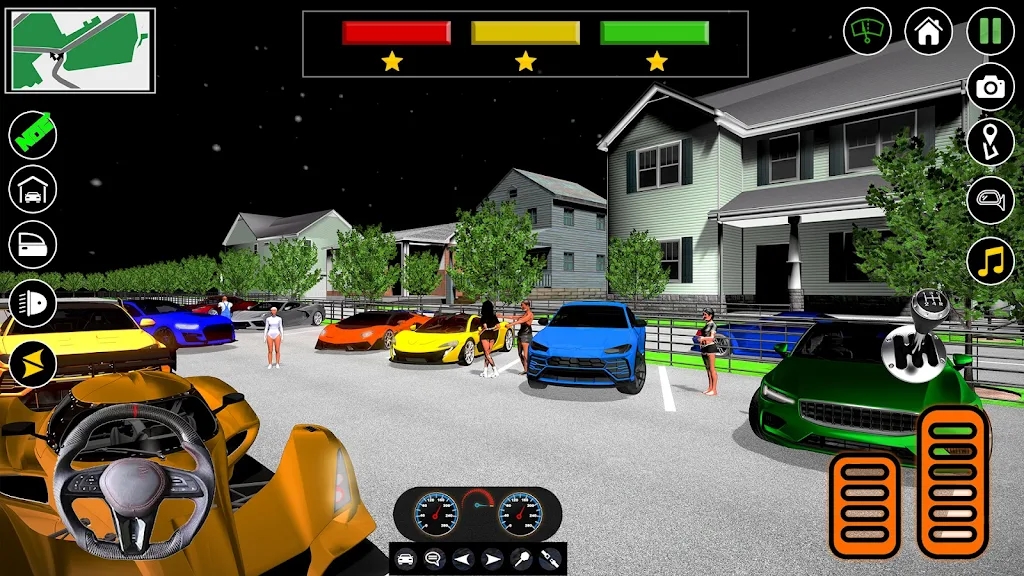Activate the green NOS boost button

click(33, 134)
